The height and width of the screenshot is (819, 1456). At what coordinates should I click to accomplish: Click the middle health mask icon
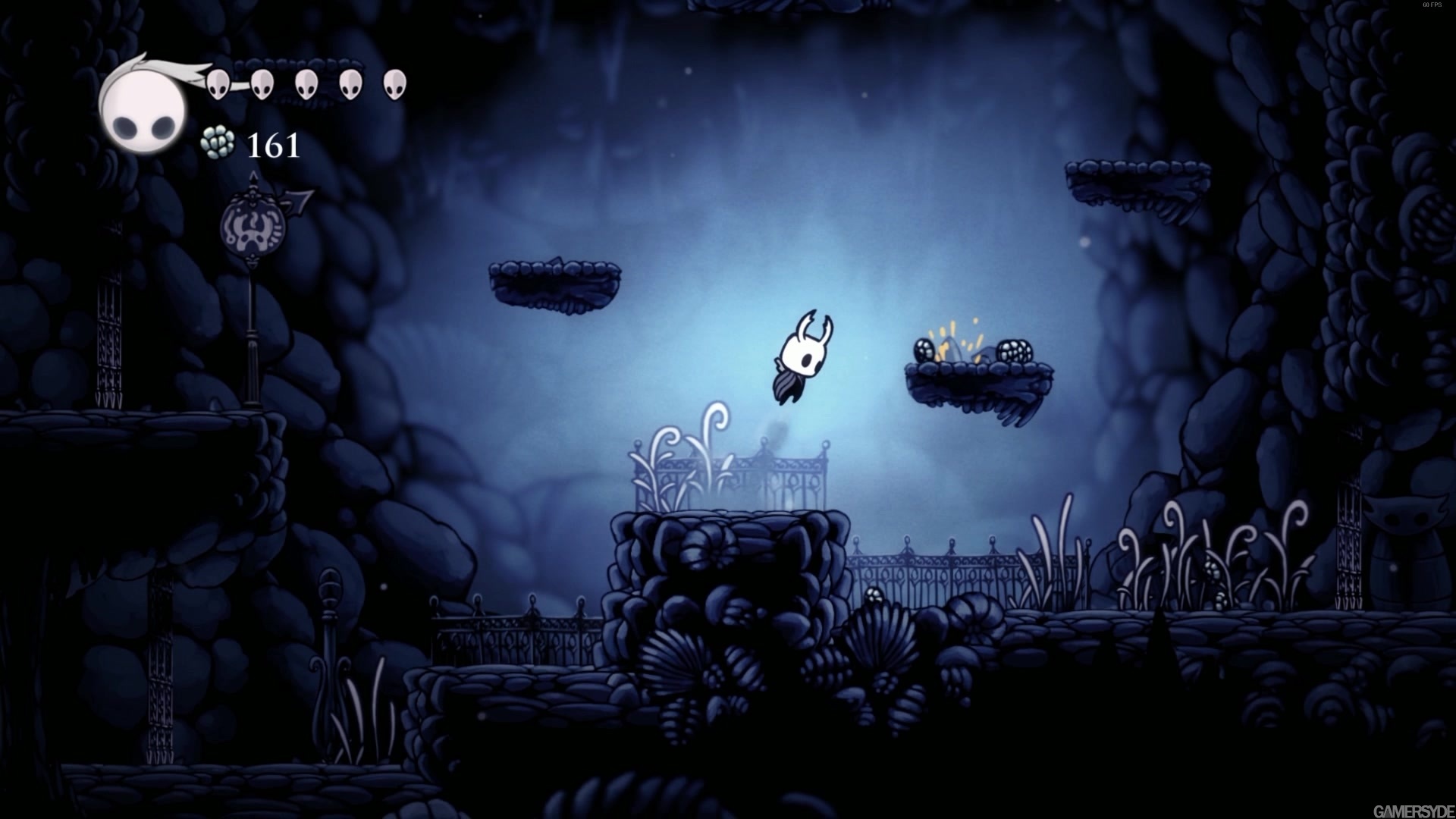click(x=306, y=83)
